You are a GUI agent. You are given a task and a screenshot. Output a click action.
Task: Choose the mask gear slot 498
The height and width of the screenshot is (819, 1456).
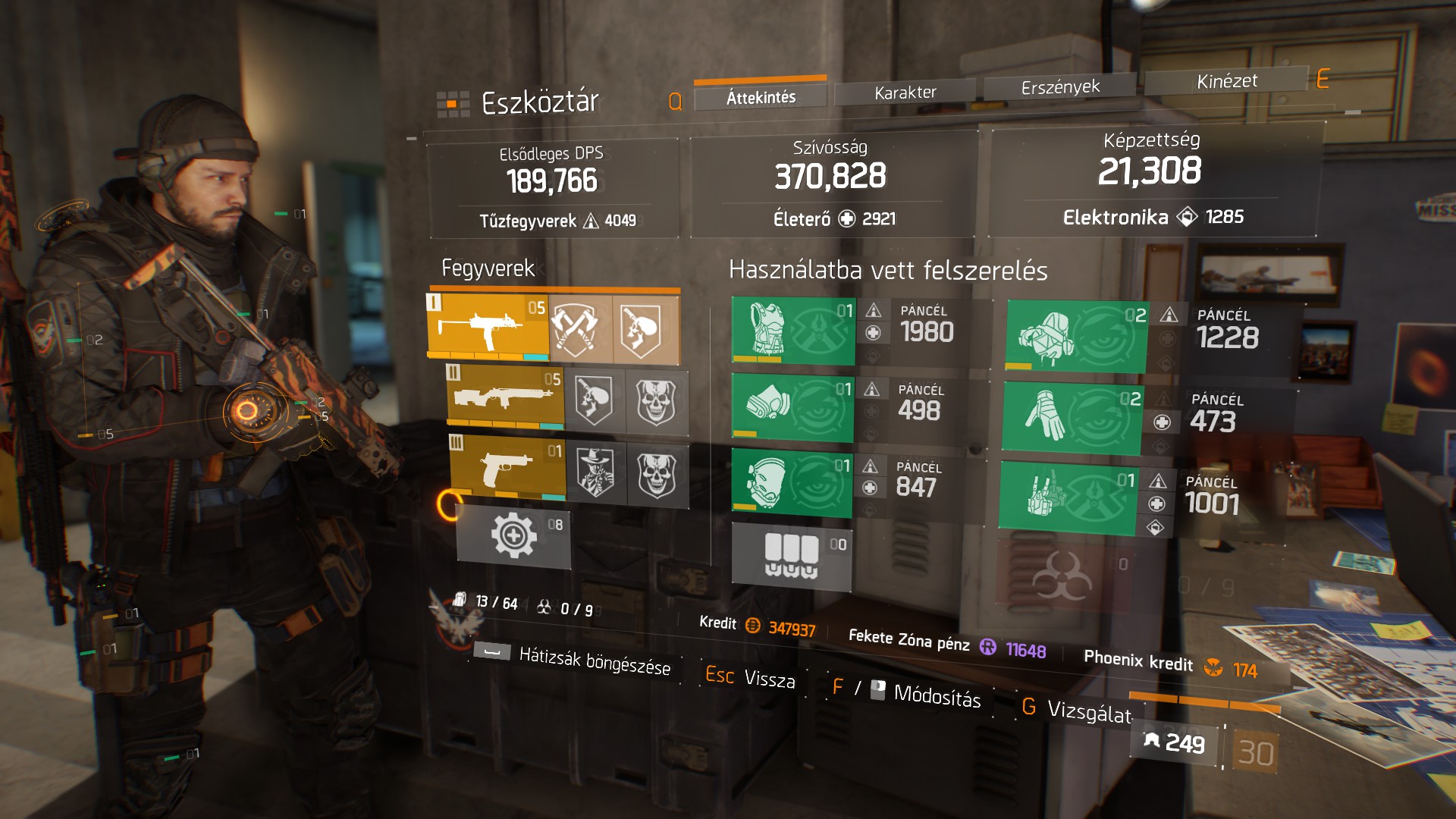coord(792,407)
